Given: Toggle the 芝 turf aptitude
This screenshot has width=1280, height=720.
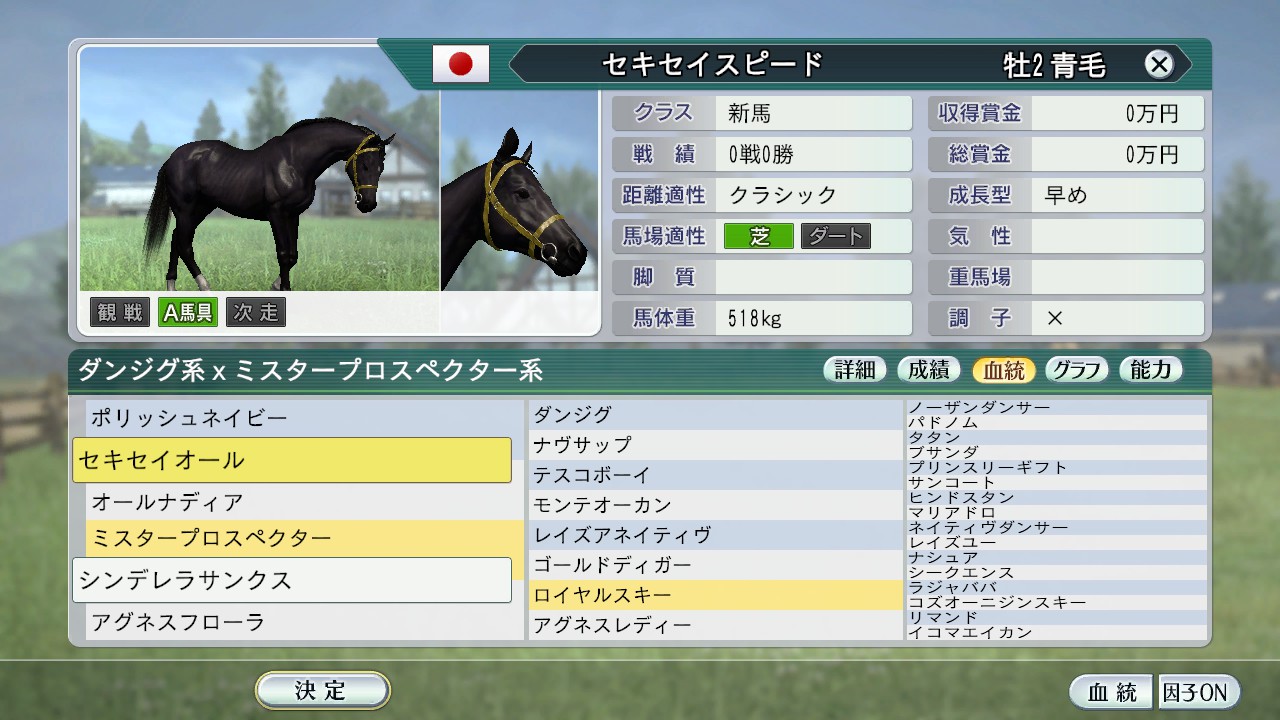Looking at the screenshot, I should 758,236.
